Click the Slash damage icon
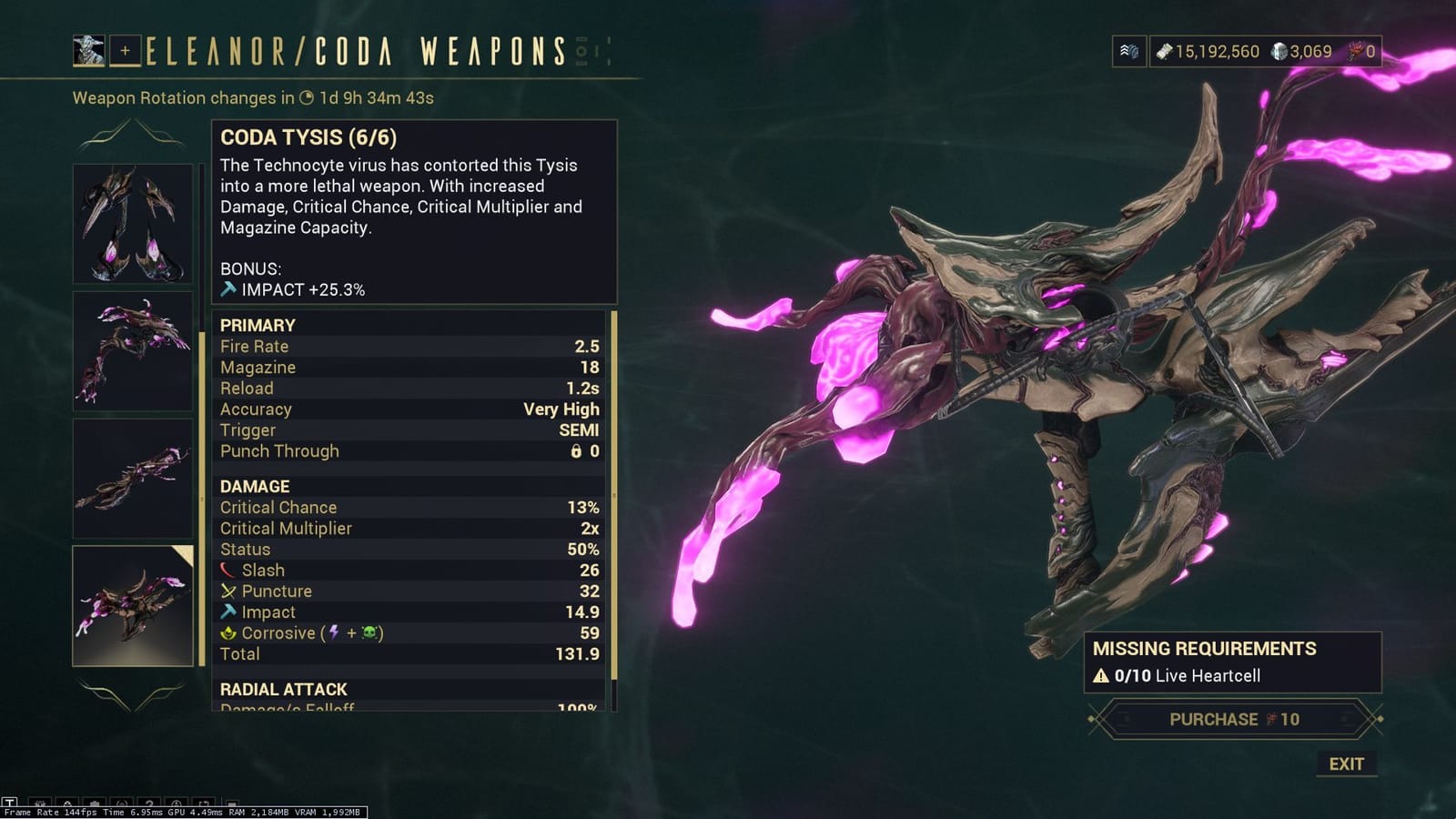1456x819 pixels. click(227, 570)
